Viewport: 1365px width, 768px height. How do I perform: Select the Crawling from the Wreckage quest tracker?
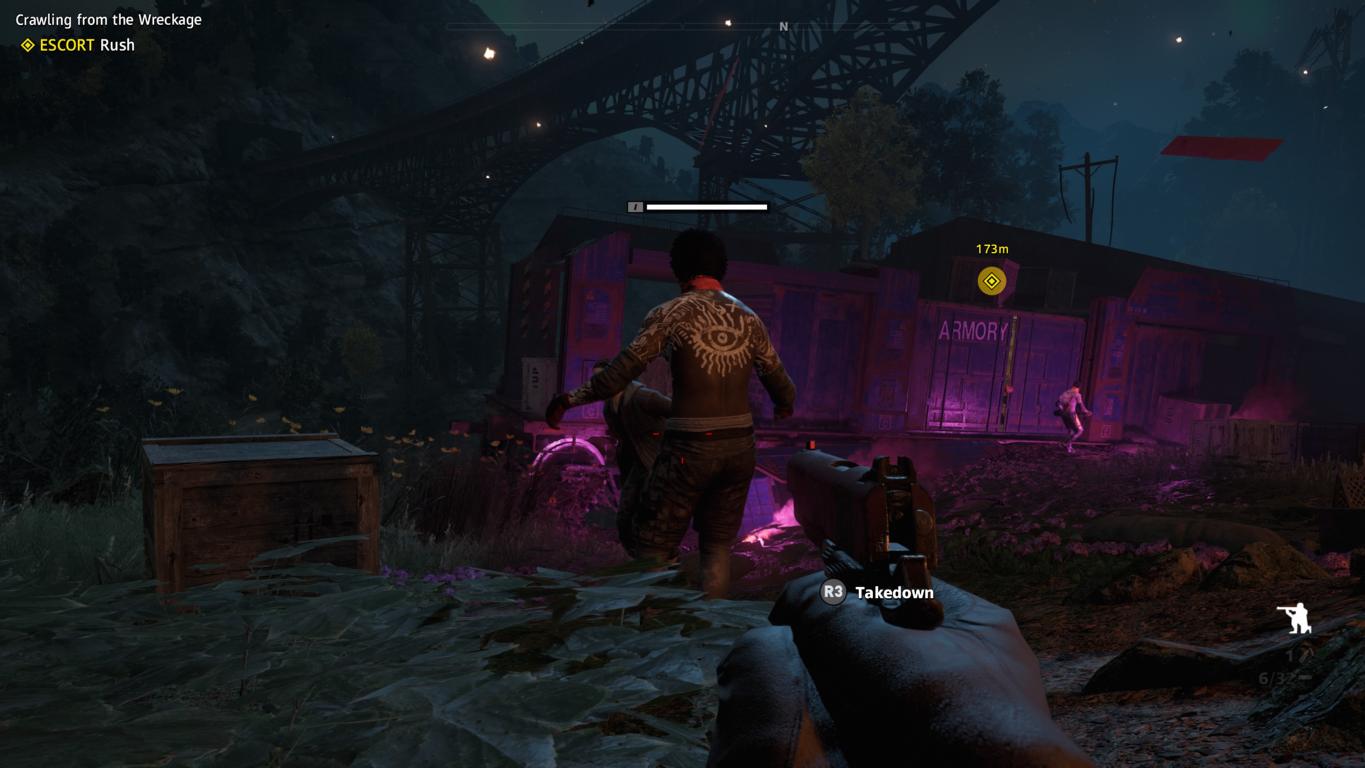point(108,19)
